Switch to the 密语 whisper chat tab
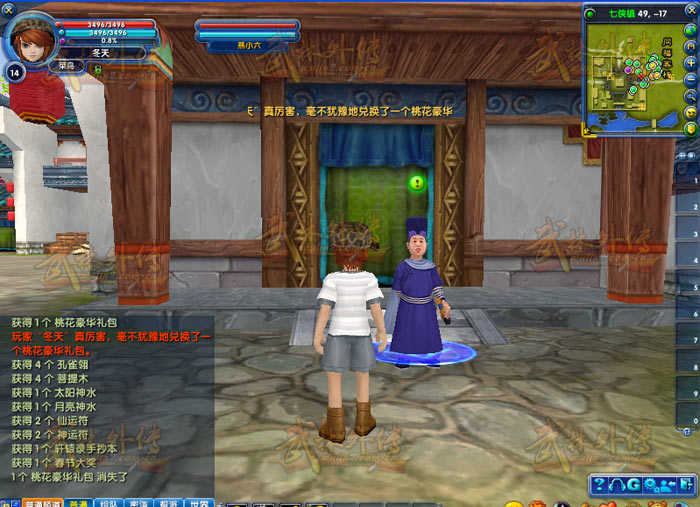Screen dimensions: 700x507 pos(139,502)
